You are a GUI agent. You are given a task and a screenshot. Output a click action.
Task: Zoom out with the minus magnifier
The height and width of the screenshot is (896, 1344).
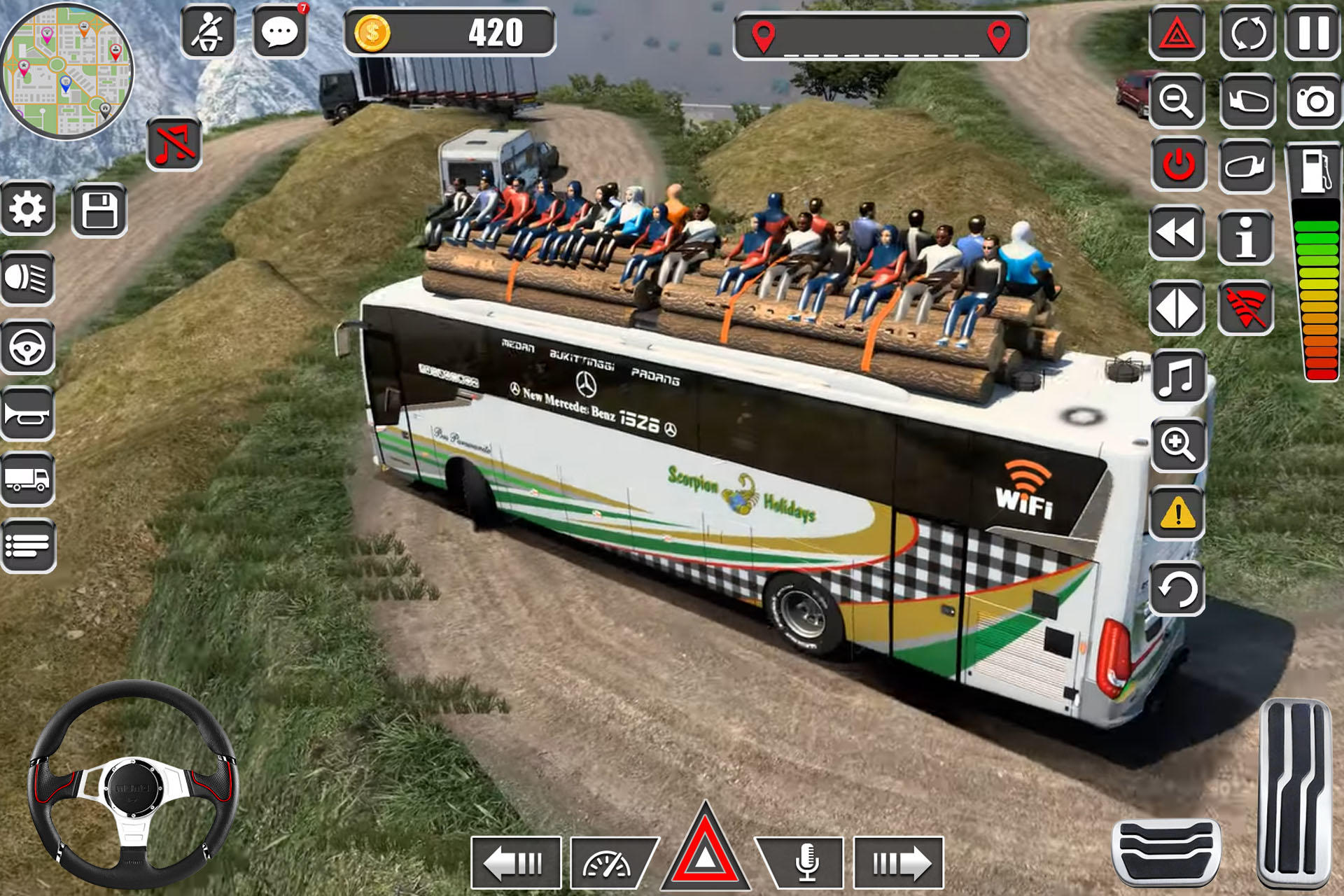click(x=1177, y=101)
